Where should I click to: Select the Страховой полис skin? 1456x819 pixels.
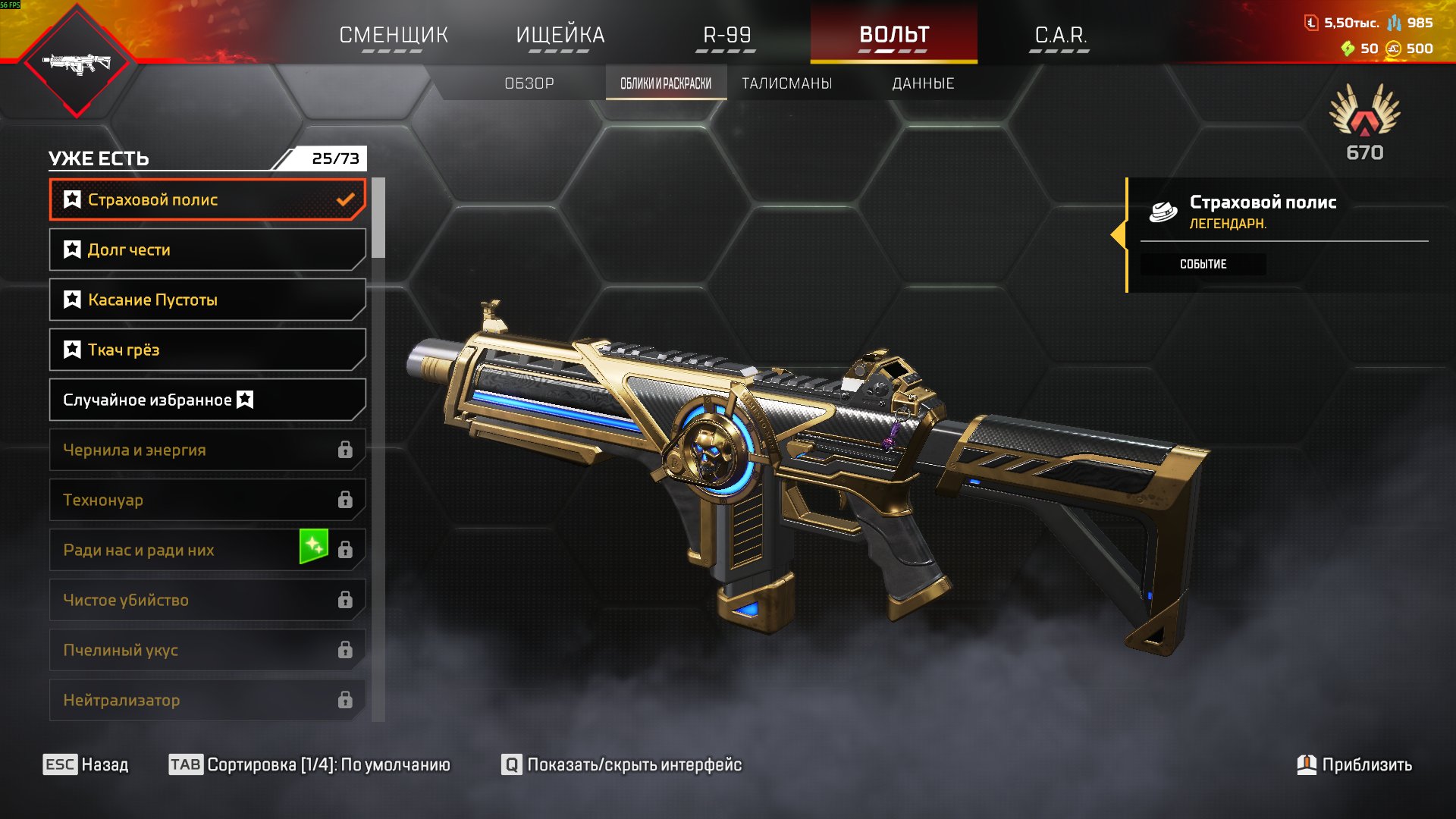pos(207,199)
